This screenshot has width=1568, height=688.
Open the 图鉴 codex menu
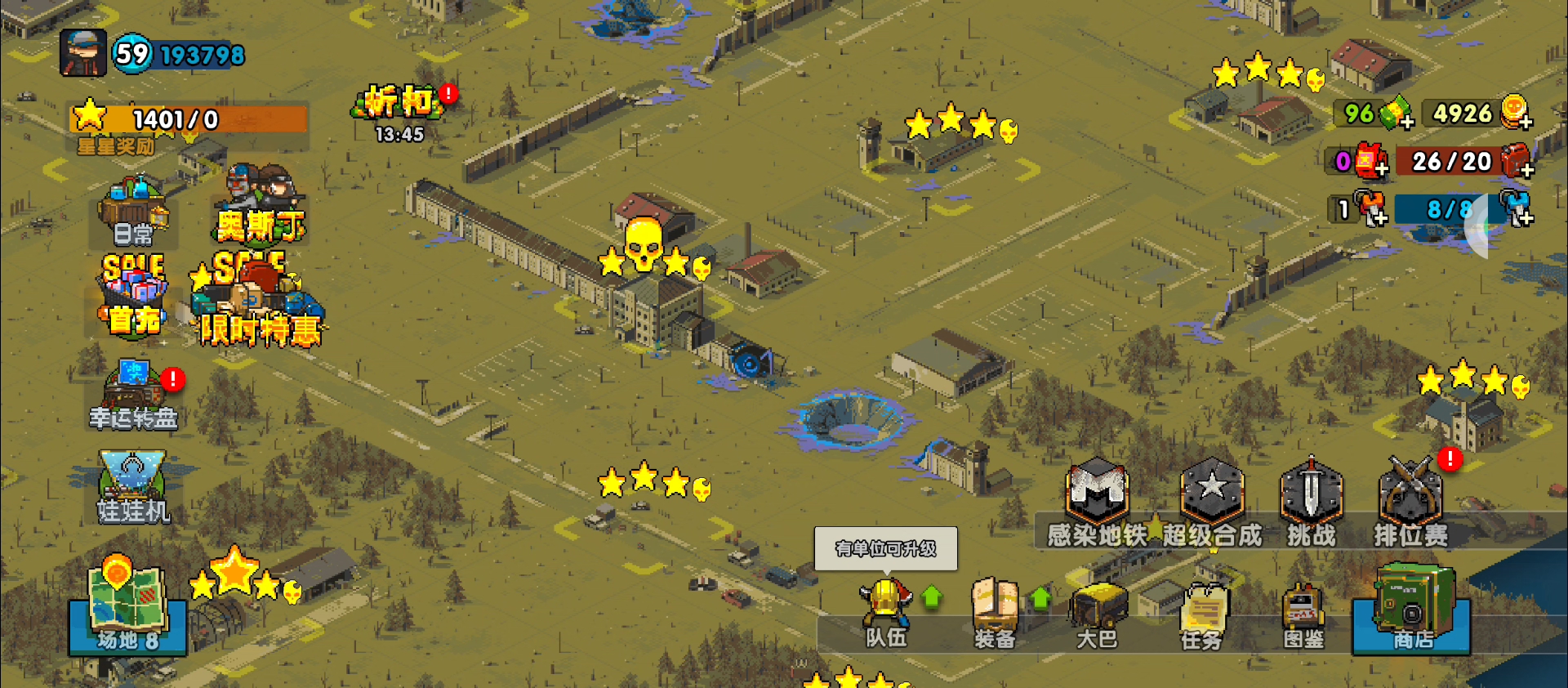1303,614
